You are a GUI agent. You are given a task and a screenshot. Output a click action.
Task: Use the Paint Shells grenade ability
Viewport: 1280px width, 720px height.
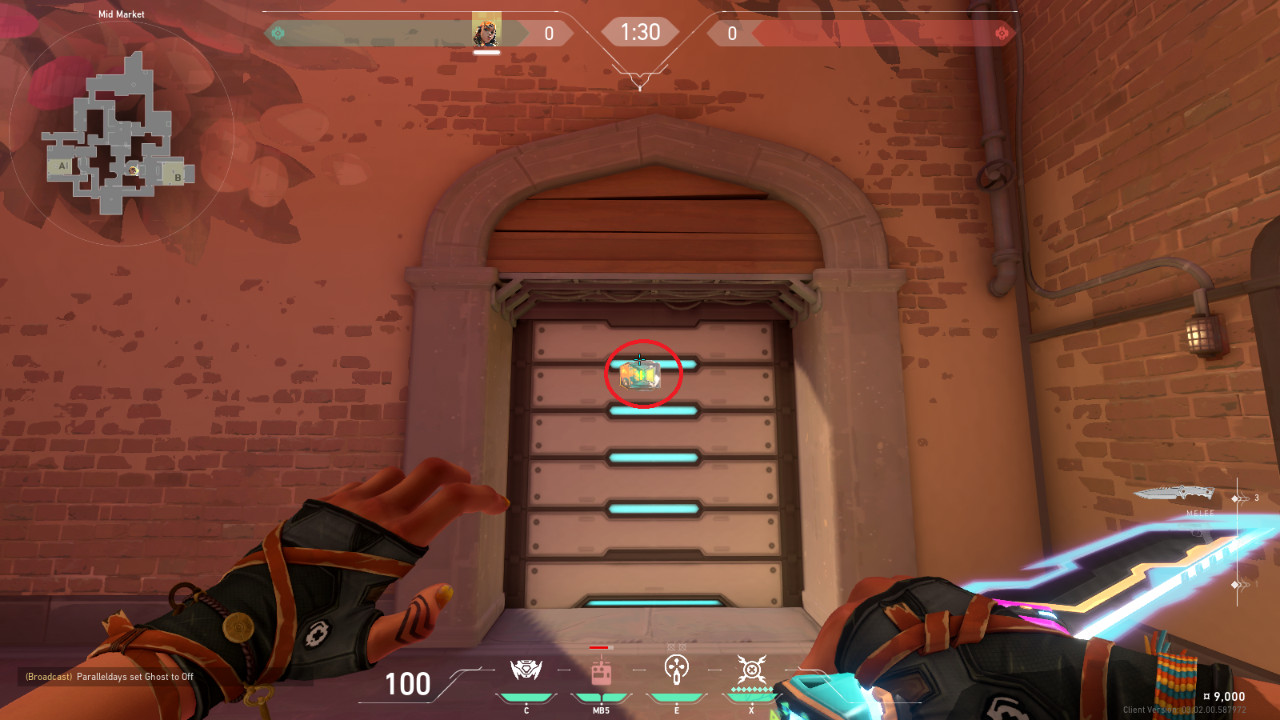[x=677, y=669]
